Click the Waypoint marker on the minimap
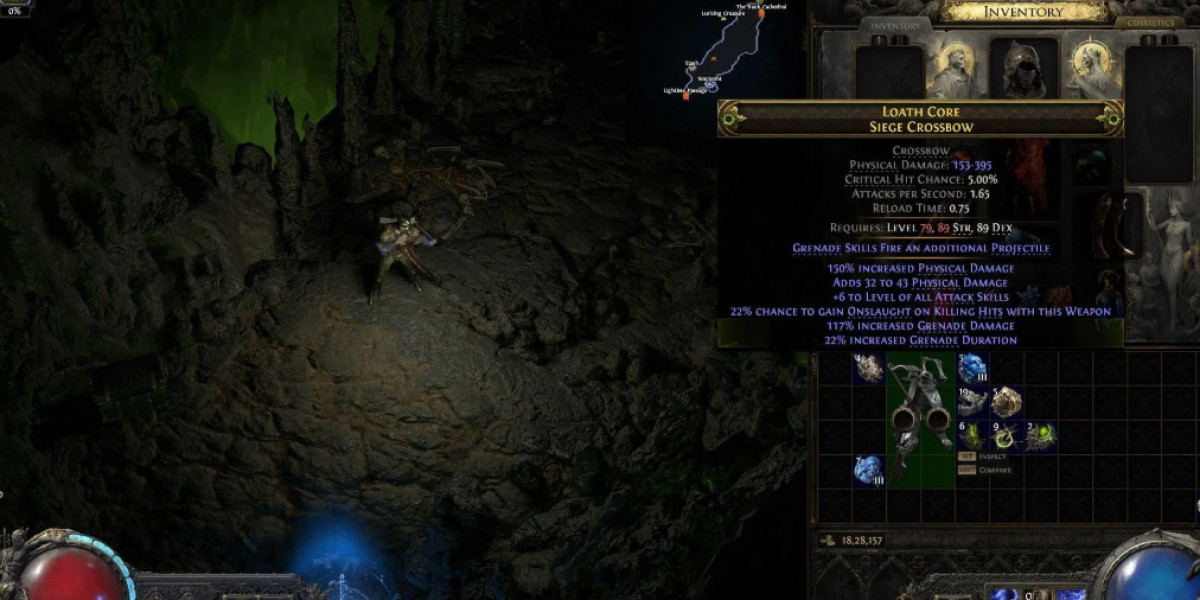1200x600 pixels. click(710, 85)
